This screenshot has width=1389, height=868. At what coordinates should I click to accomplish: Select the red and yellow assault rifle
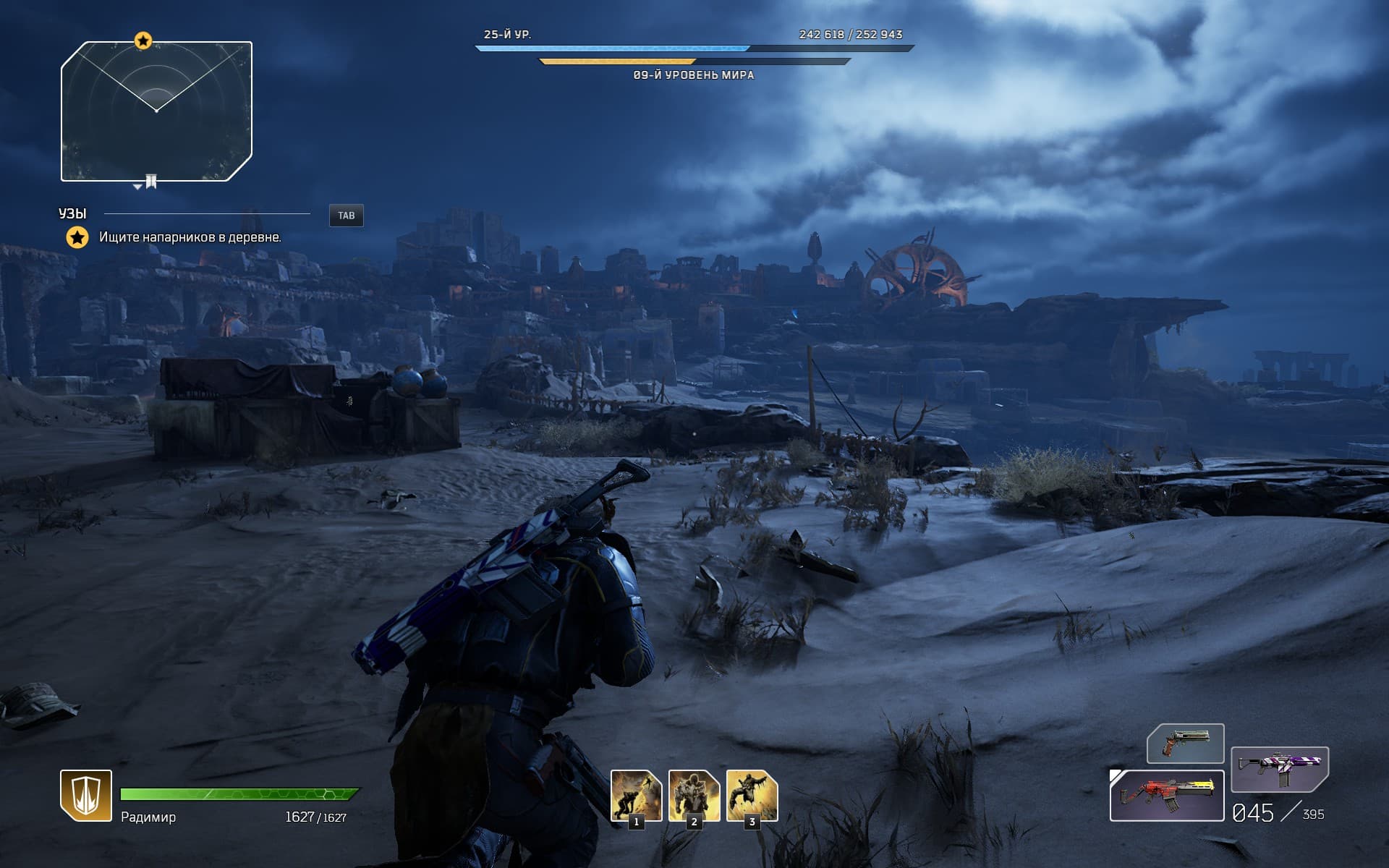point(1166,795)
